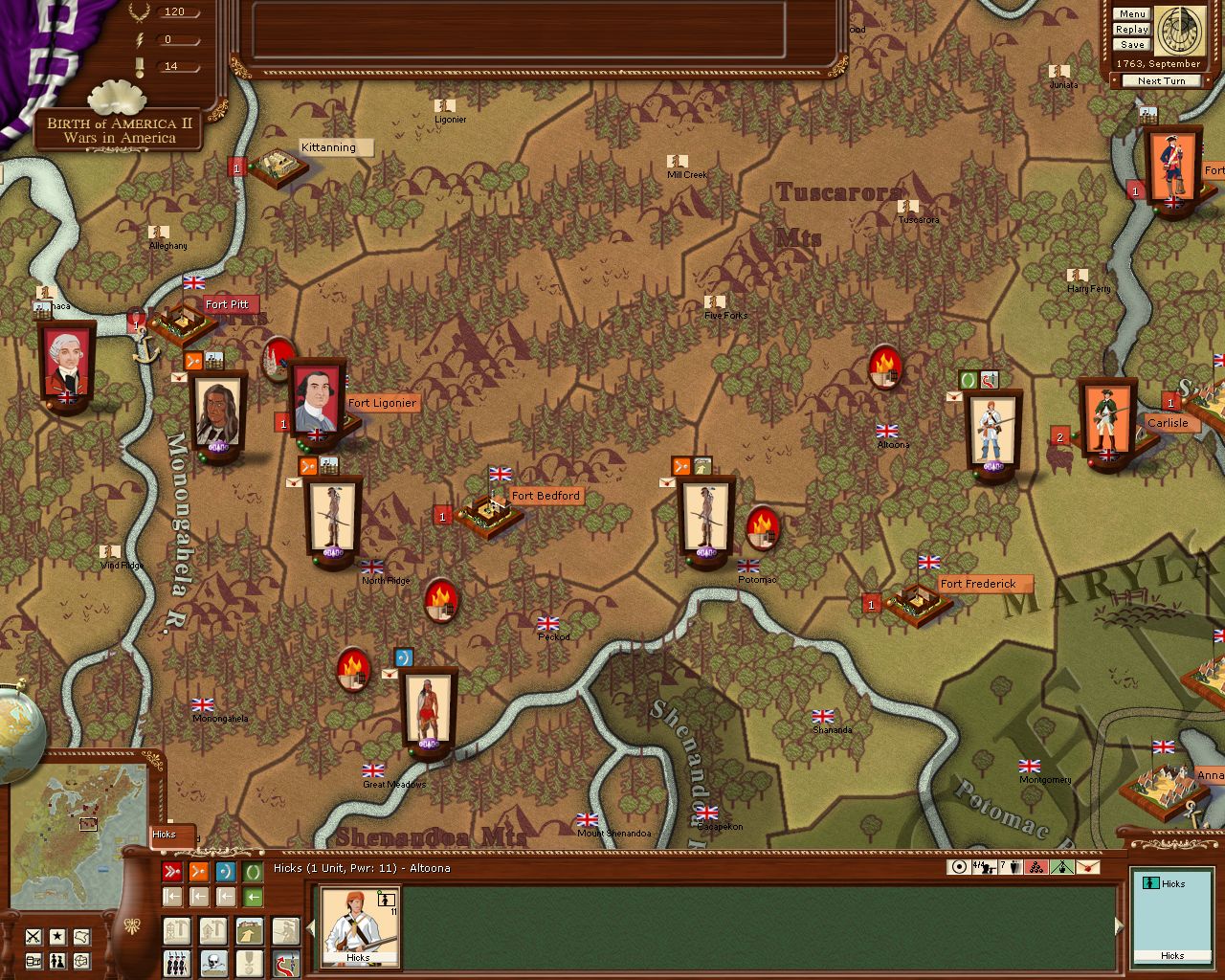Switch to the green passive posture
This screenshot has width=1225, height=980.
[252, 872]
